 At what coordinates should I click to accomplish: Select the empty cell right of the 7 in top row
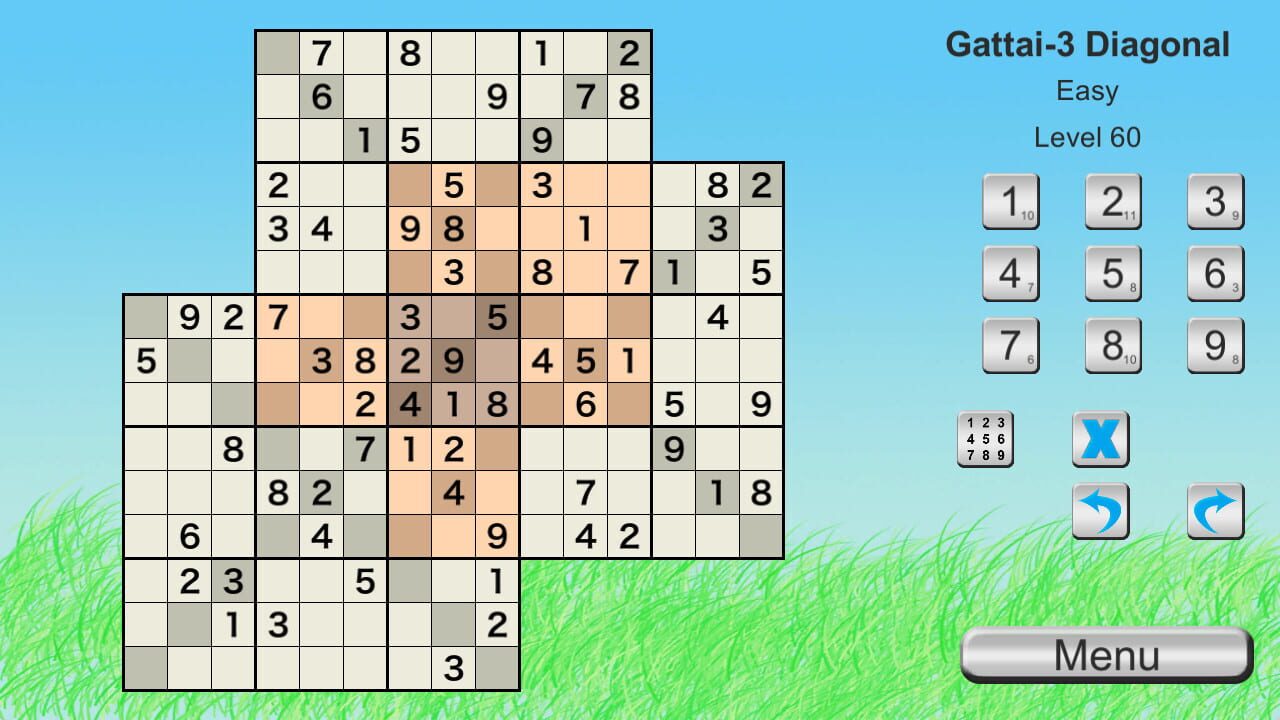point(366,54)
